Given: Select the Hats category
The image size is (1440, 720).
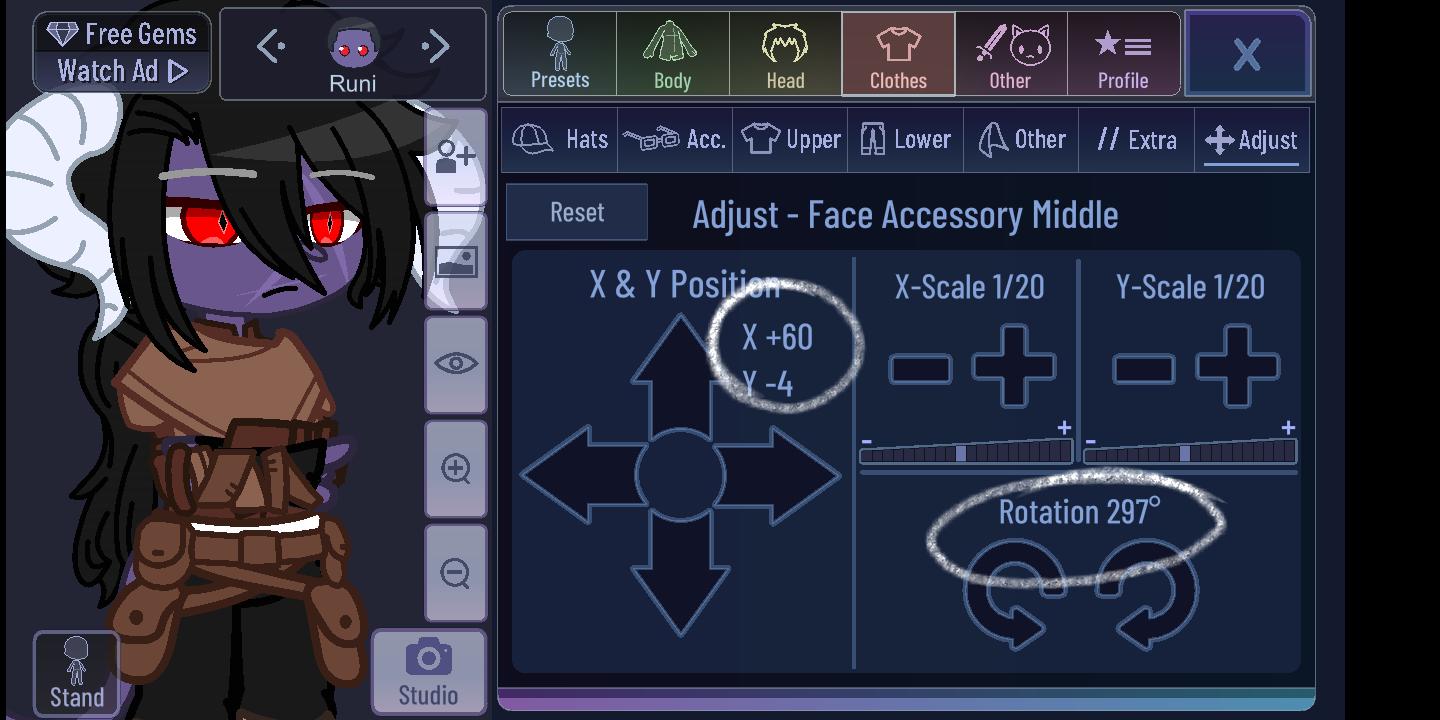Looking at the screenshot, I should coord(560,140).
